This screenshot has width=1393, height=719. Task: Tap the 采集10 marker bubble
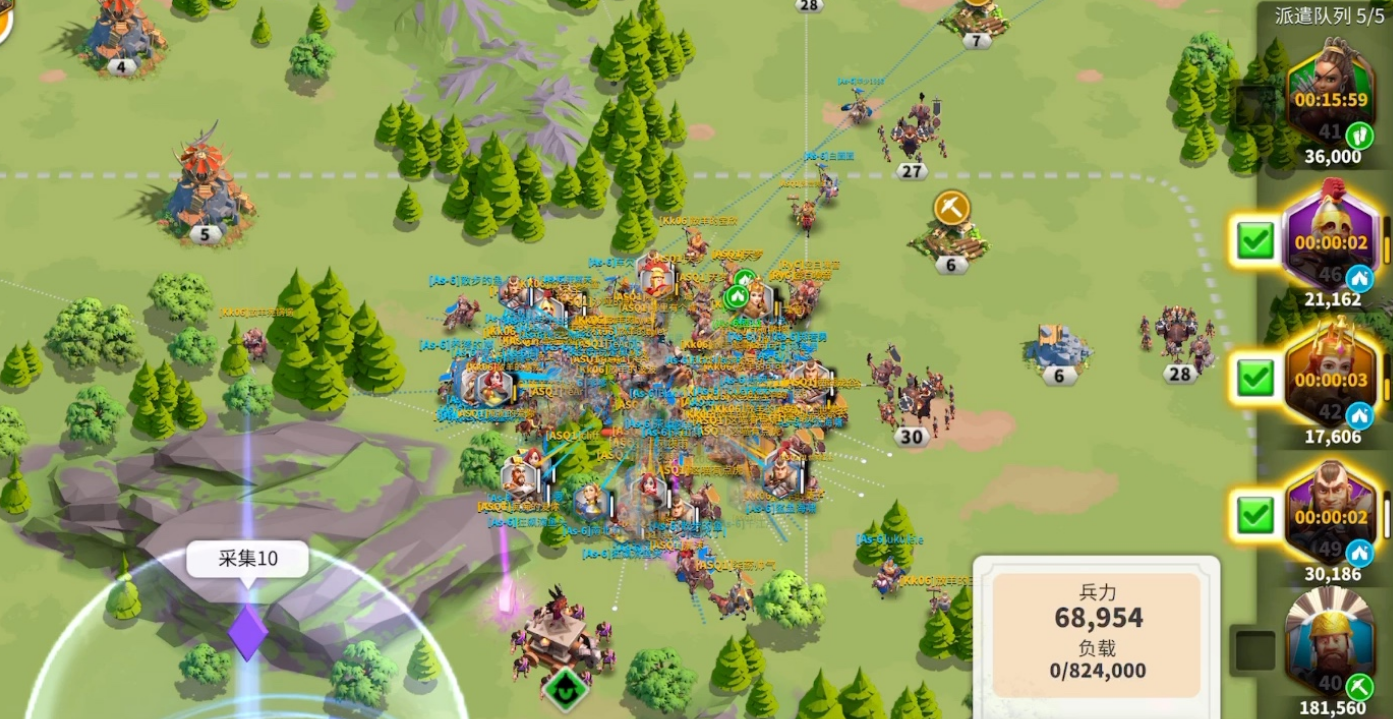coord(248,559)
